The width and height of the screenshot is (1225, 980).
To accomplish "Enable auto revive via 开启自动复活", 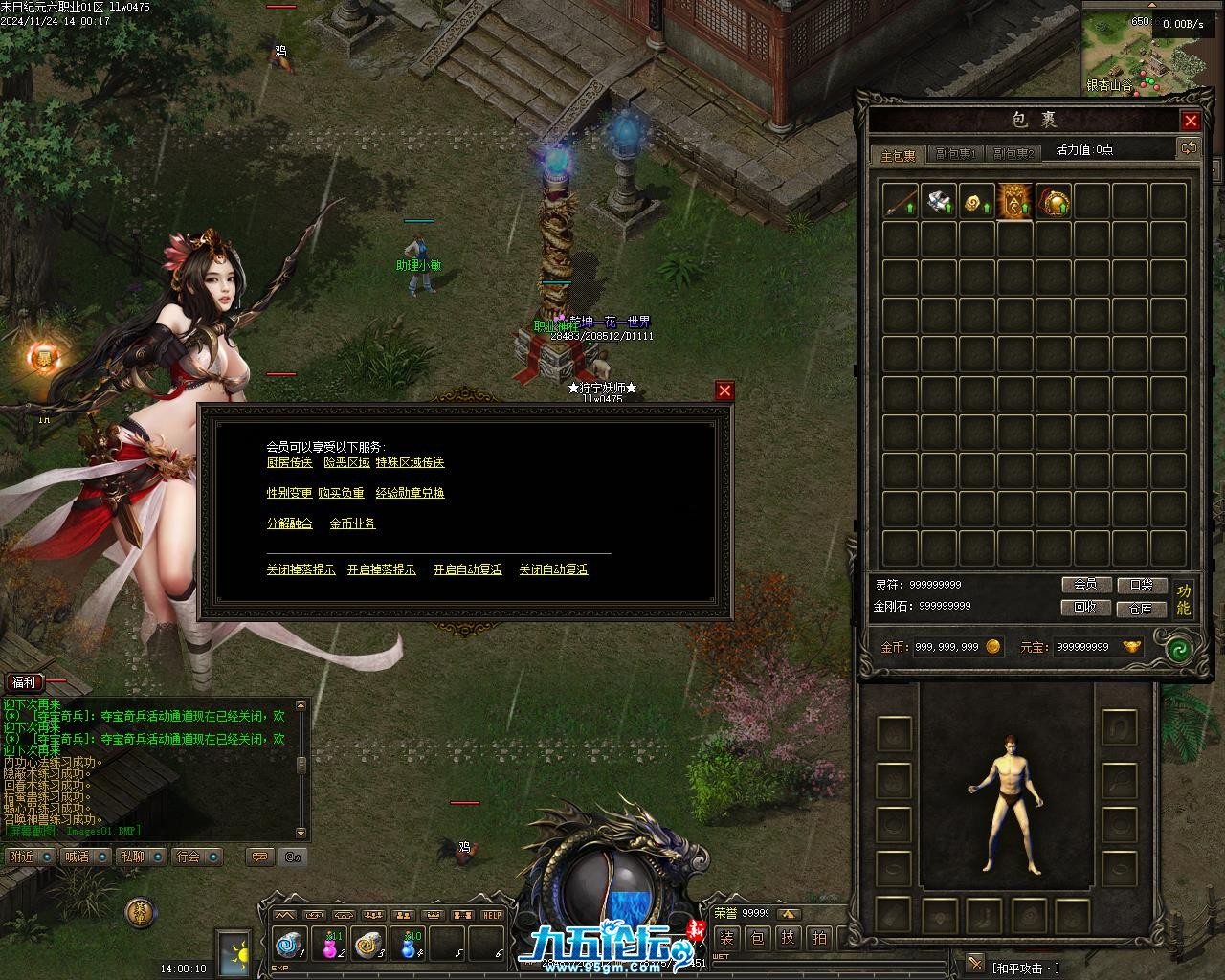I will (467, 569).
